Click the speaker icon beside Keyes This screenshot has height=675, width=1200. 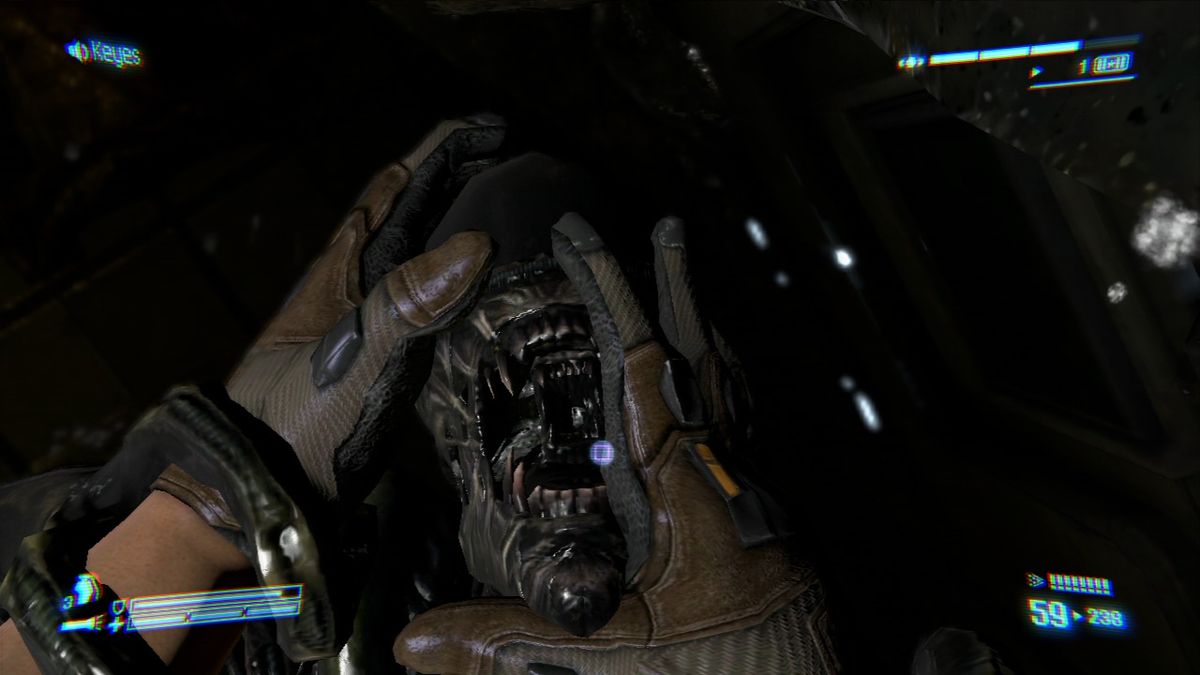(x=77, y=49)
